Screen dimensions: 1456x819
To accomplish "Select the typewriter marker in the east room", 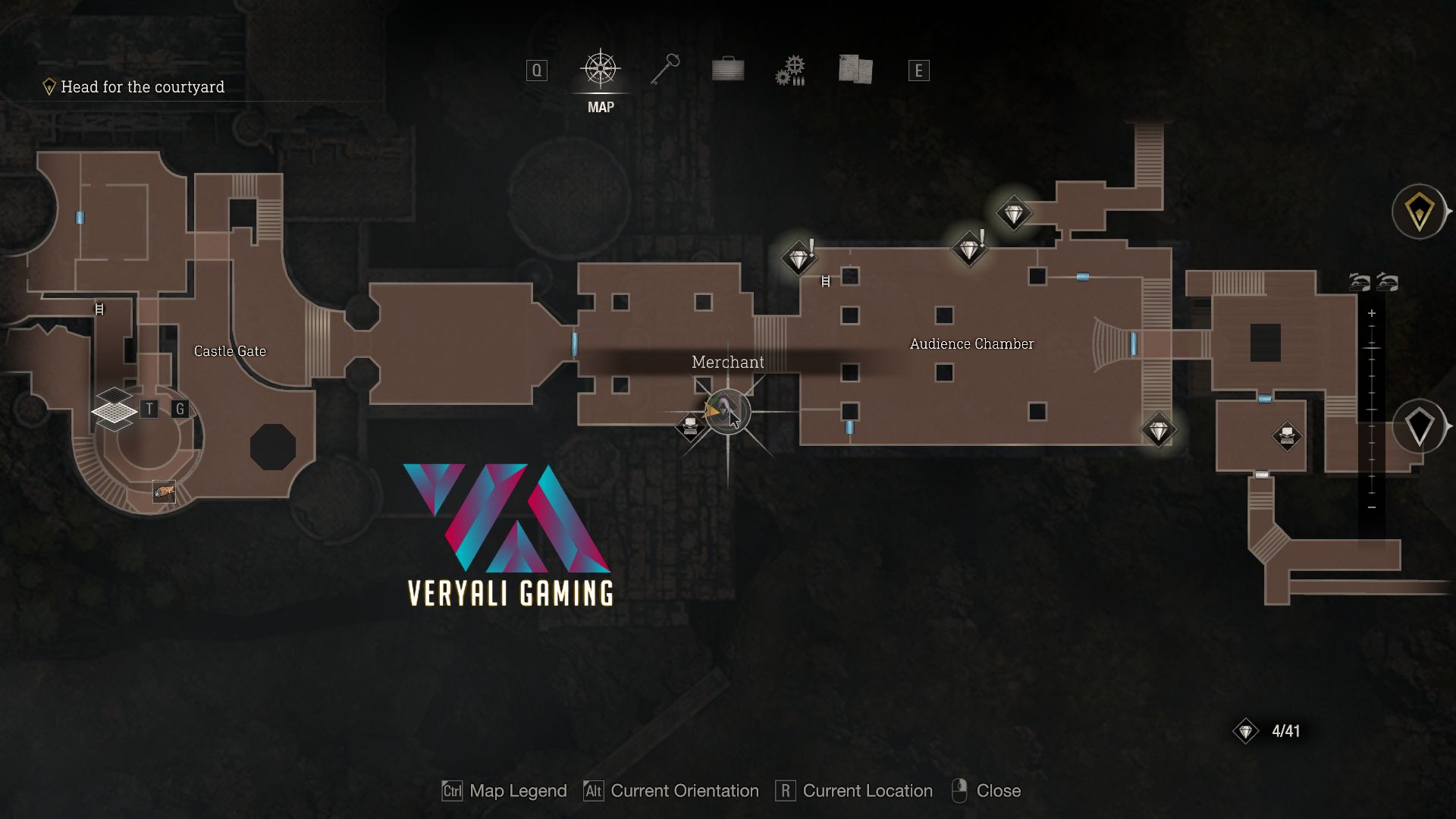I will coord(1287,436).
